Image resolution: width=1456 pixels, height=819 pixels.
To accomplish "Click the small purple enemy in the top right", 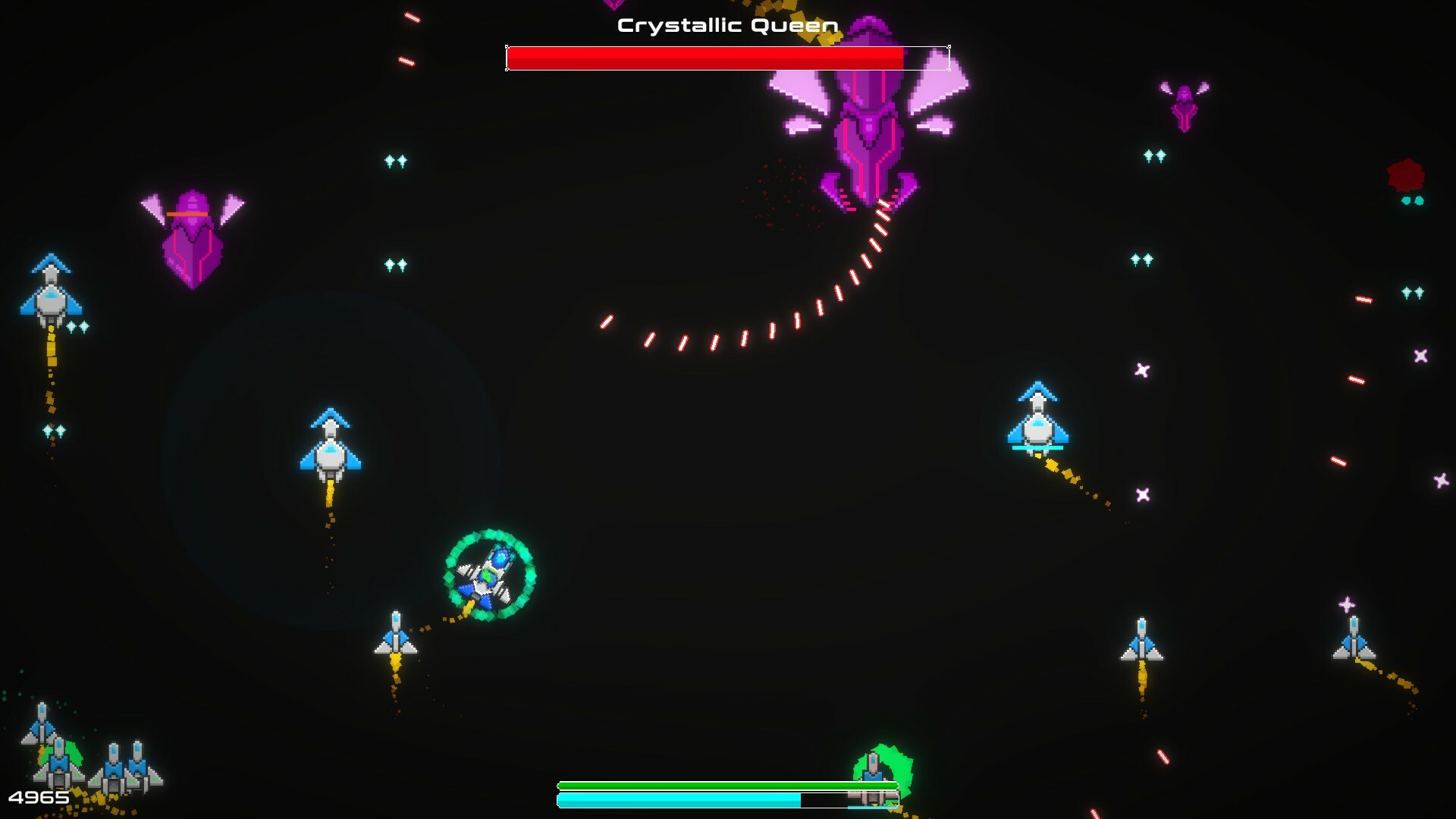I will point(1183,110).
